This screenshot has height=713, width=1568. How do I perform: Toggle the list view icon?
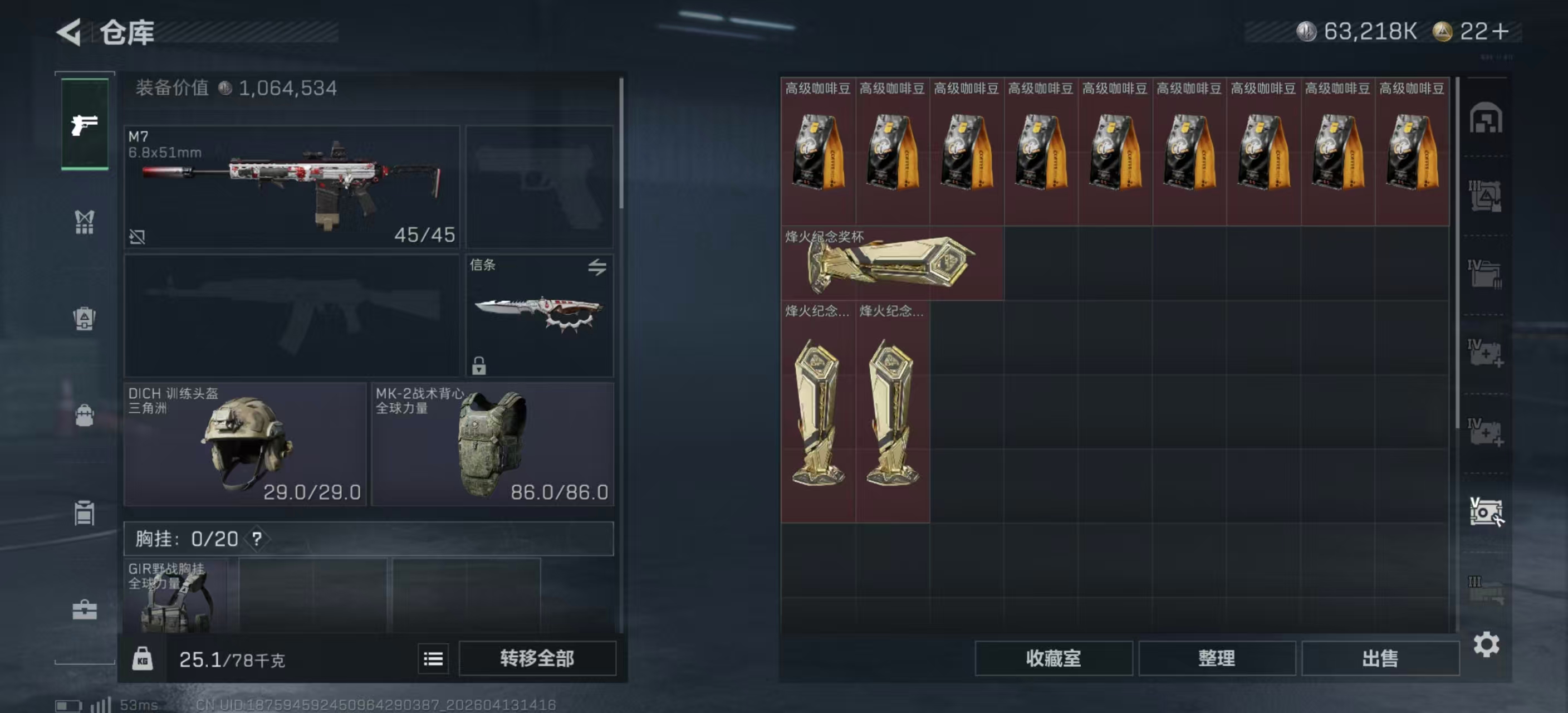pos(433,658)
